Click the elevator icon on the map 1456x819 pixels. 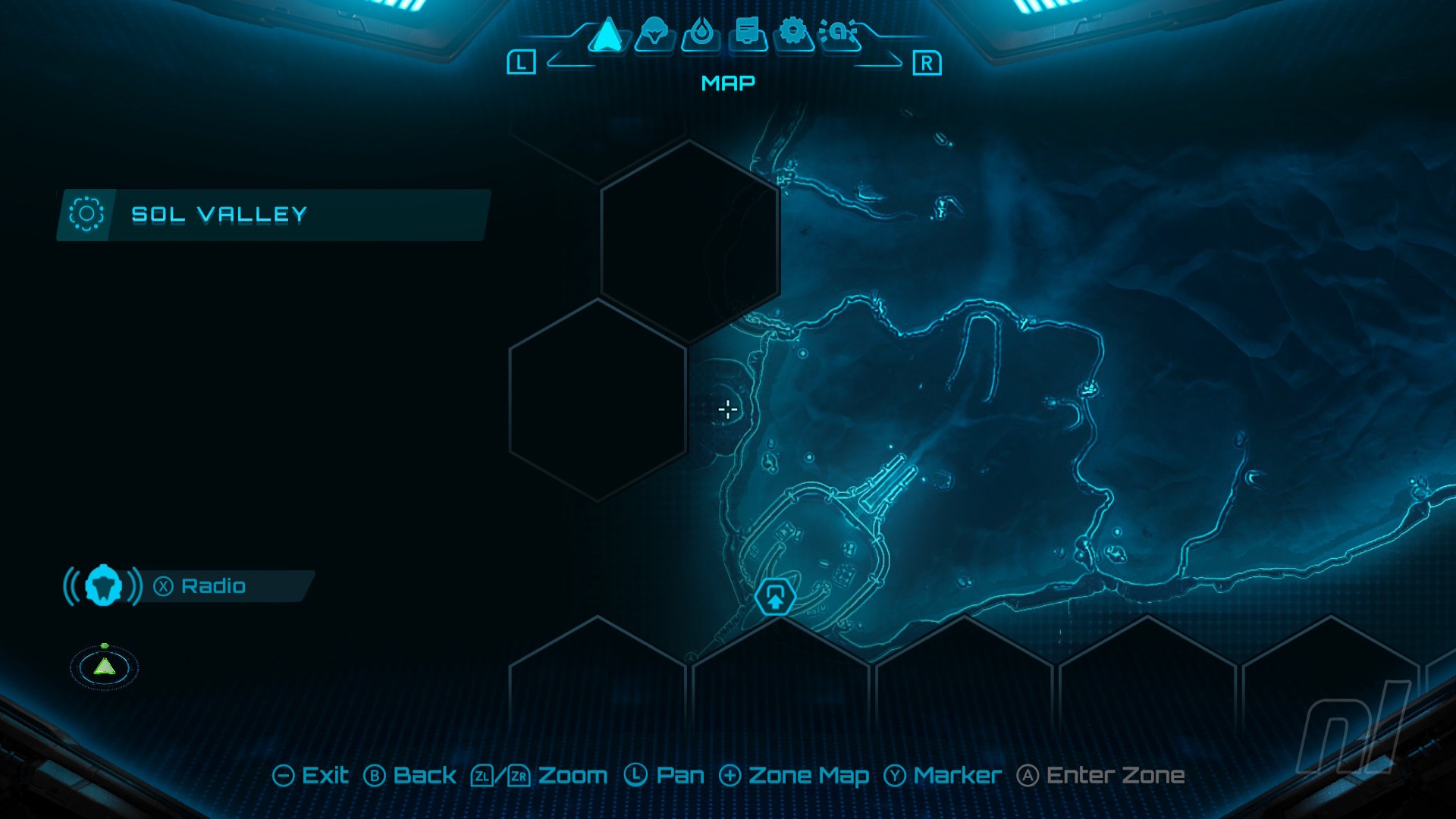pyautogui.click(x=775, y=597)
